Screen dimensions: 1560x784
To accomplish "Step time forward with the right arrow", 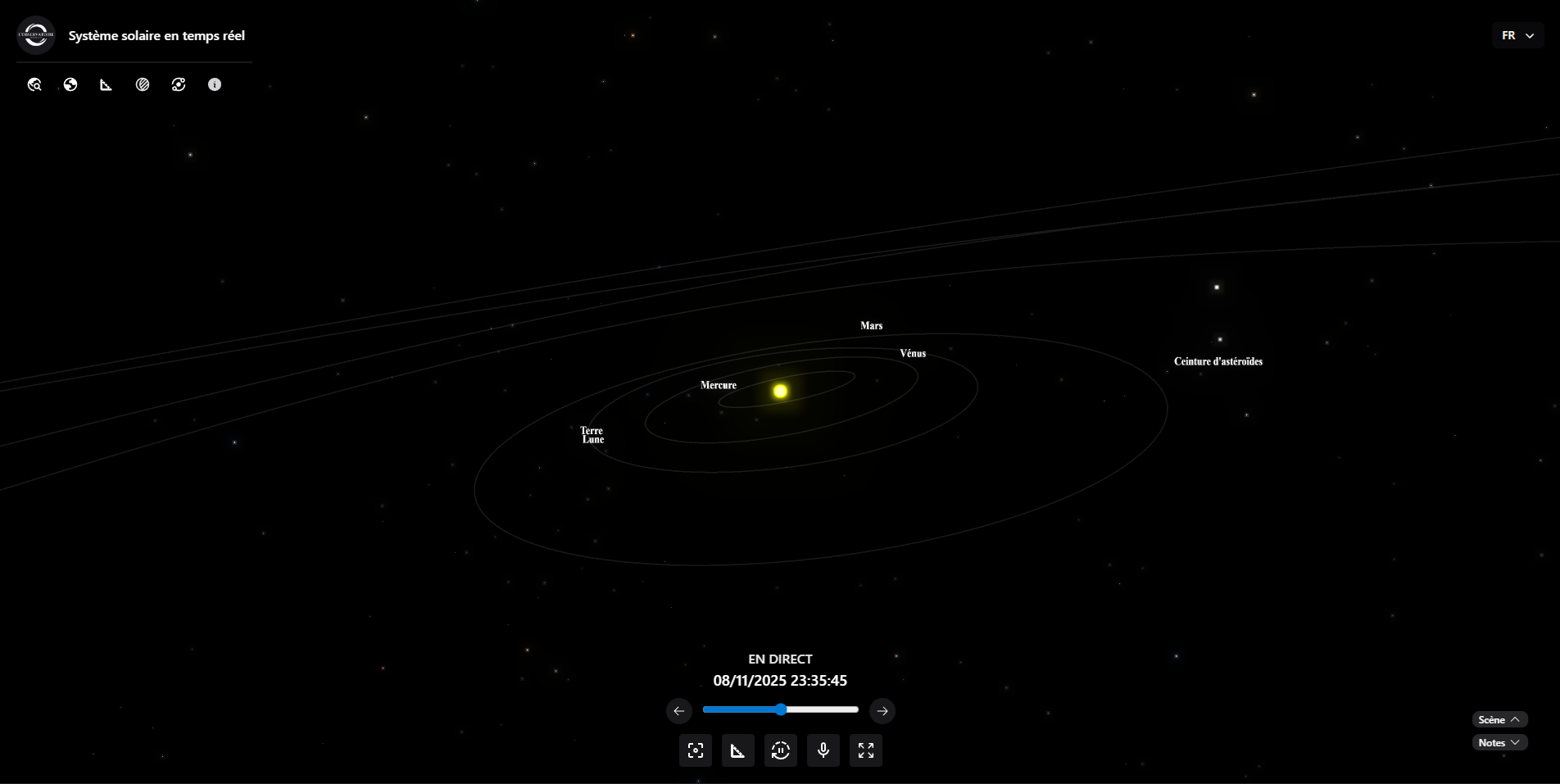I will point(882,711).
